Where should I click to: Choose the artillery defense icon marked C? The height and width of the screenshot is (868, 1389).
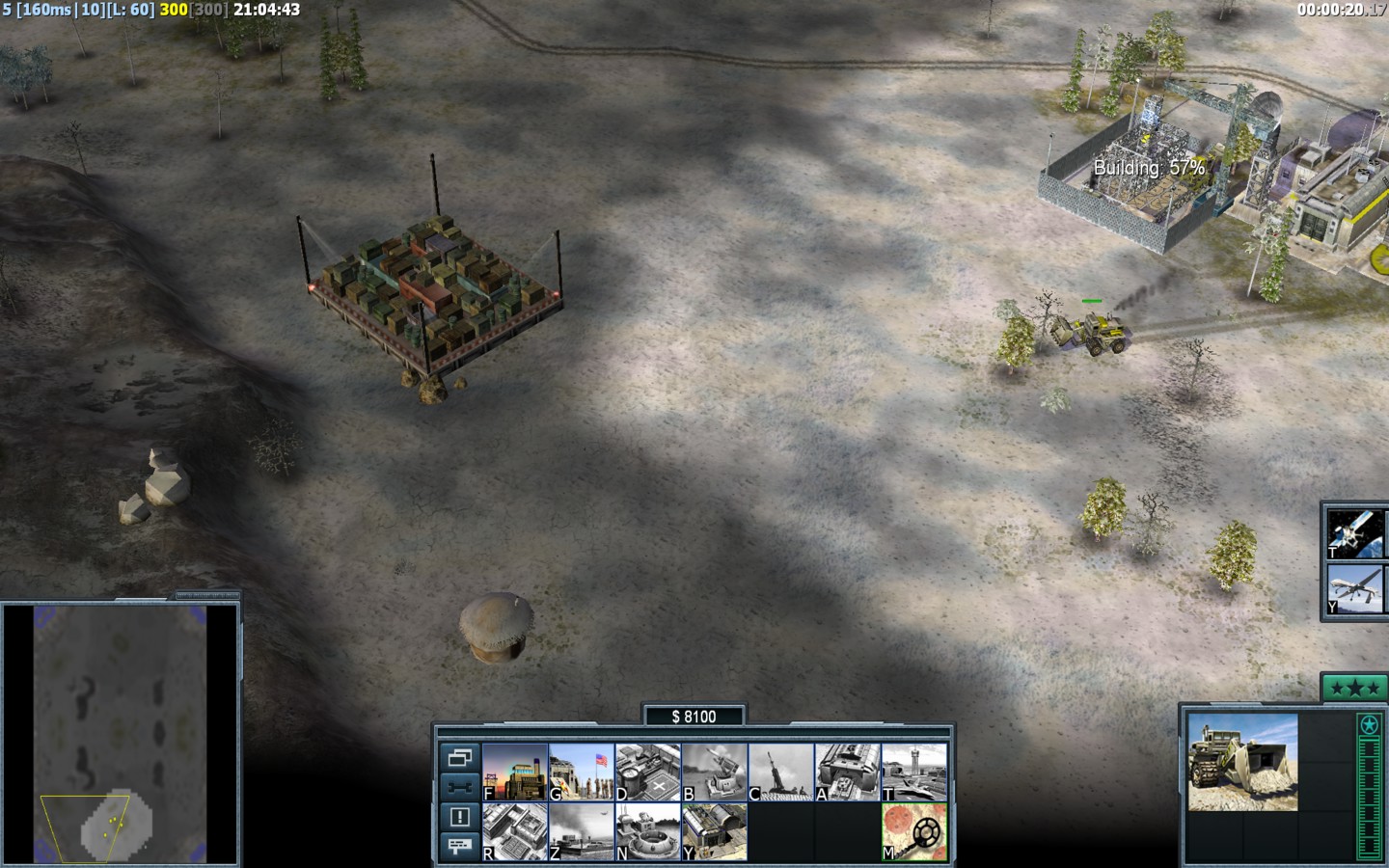781,772
